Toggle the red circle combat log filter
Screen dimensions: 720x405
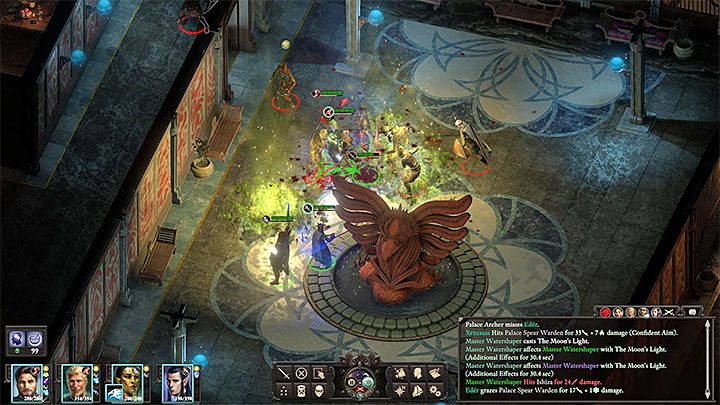click(x=605, y=313)
